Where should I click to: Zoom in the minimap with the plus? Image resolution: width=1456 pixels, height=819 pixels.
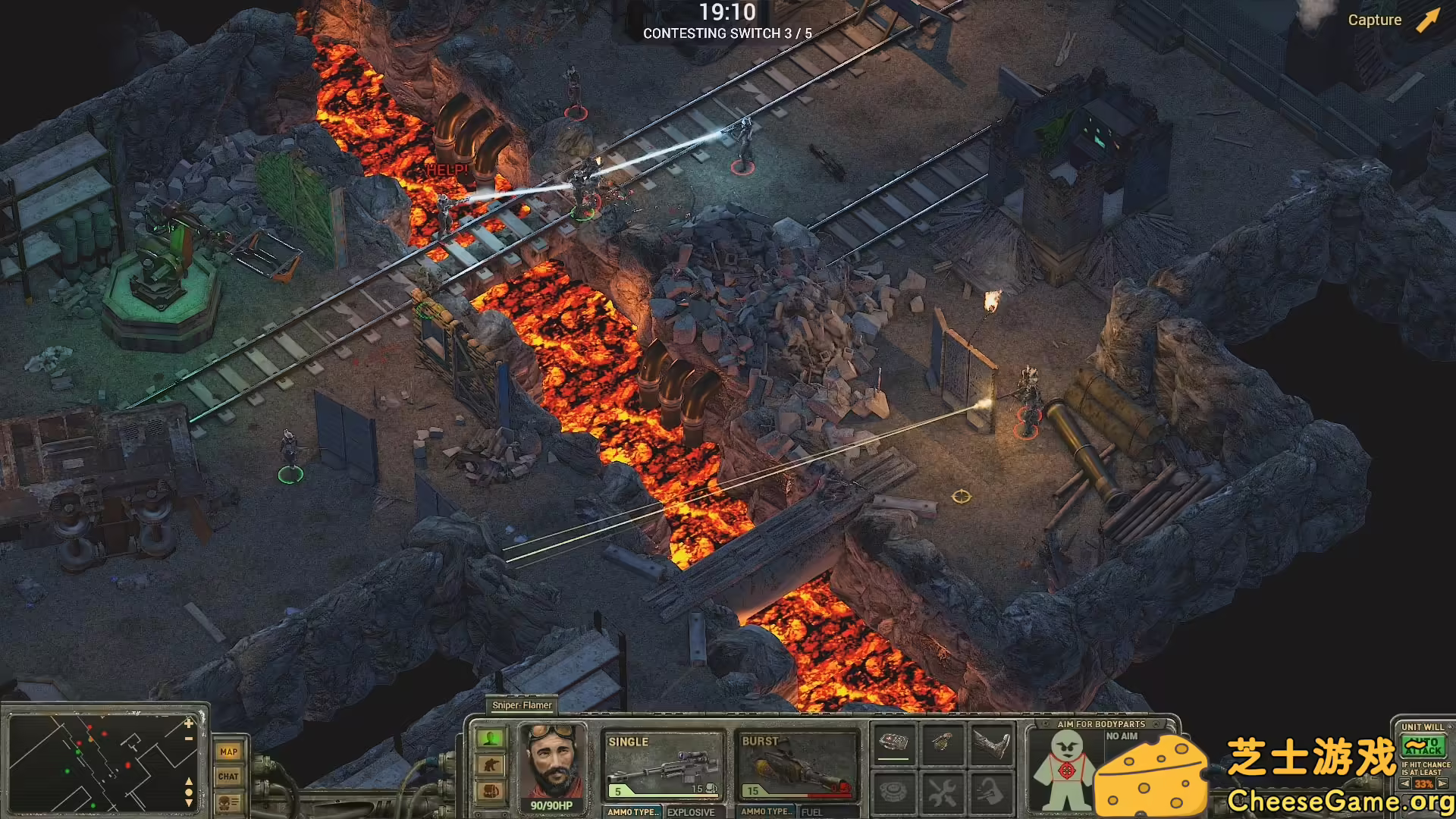[189, 723]
